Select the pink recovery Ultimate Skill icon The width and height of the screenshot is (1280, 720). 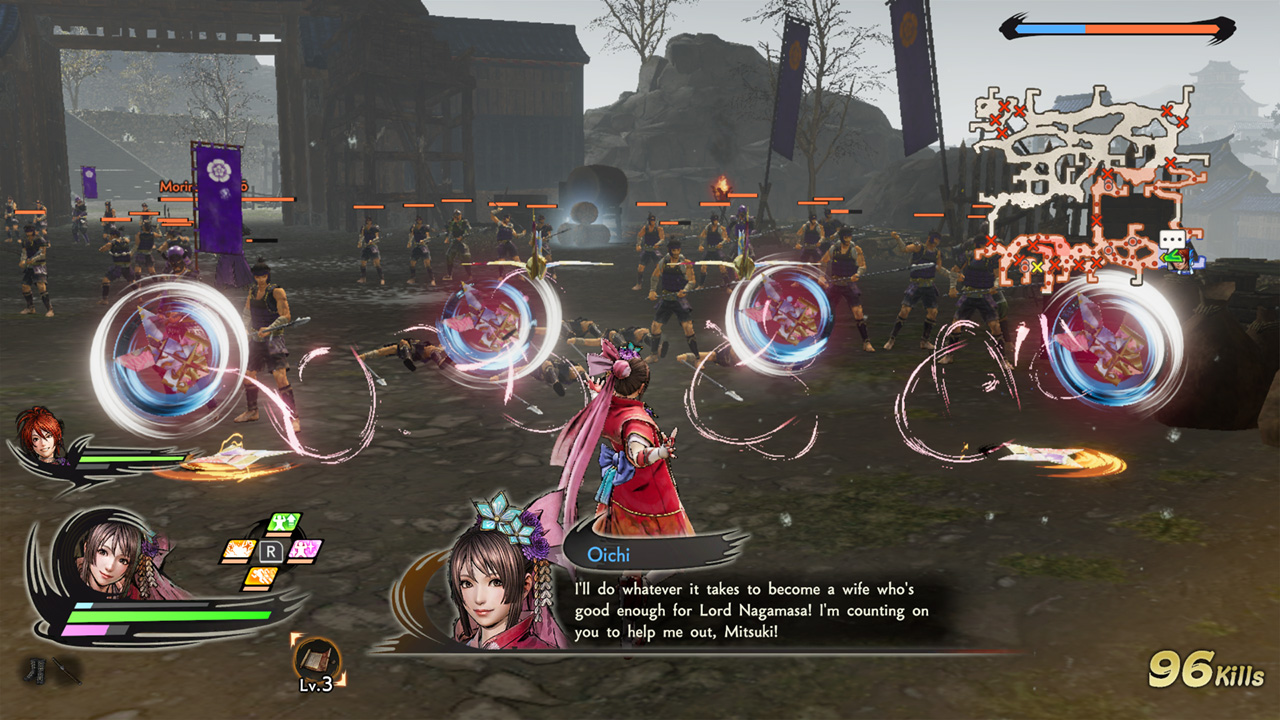click(x=305, y=548)
